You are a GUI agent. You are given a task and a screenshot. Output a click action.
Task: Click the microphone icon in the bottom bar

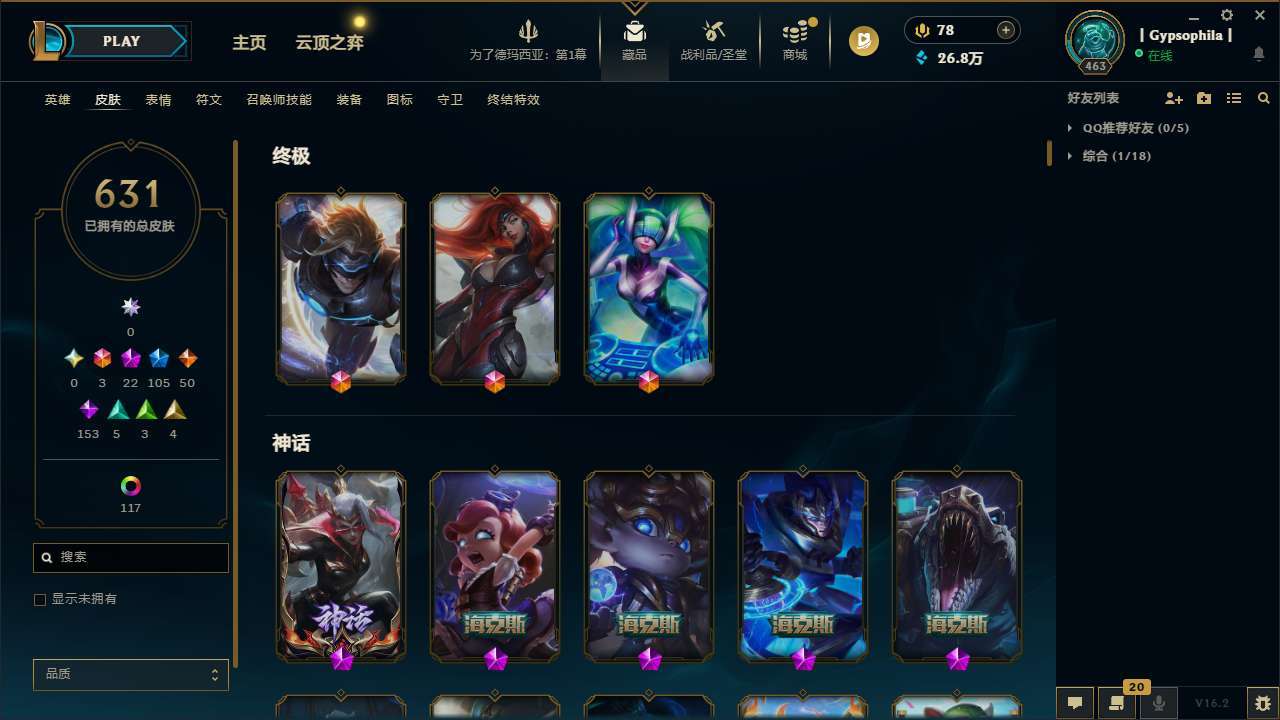(x=1158, y=701)
